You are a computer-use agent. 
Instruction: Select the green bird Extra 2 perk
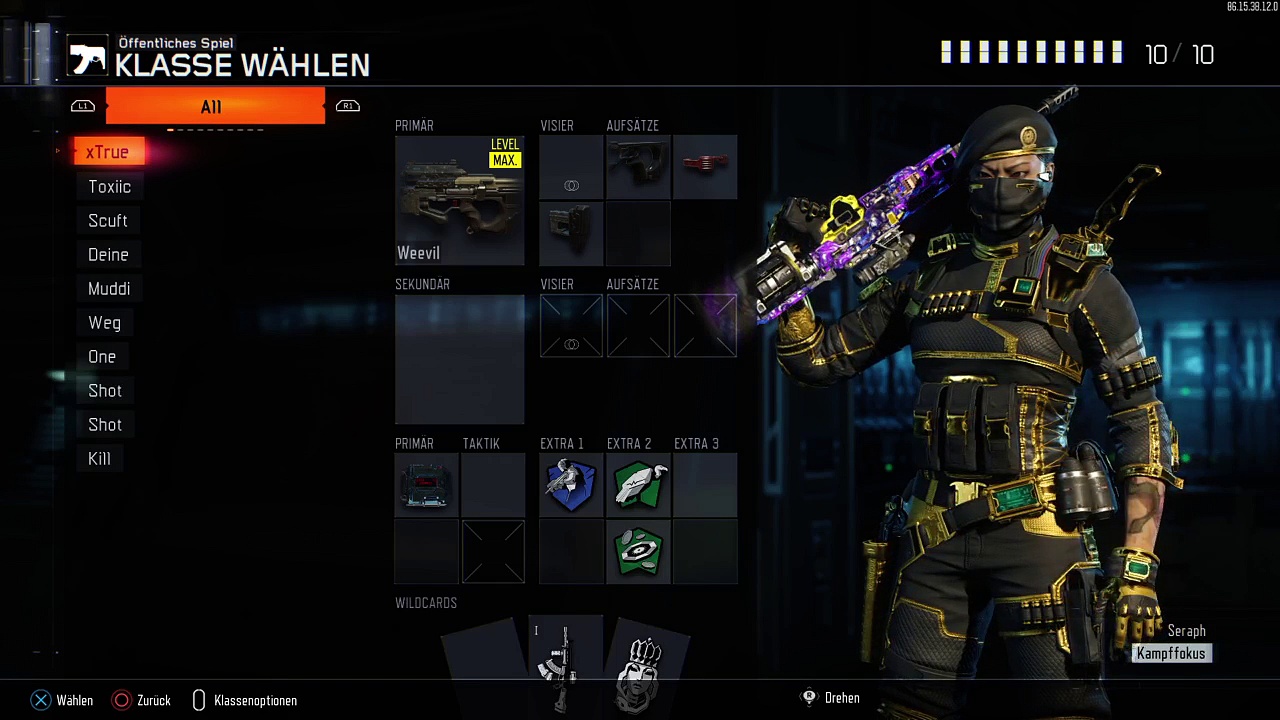tap(638, 485)
